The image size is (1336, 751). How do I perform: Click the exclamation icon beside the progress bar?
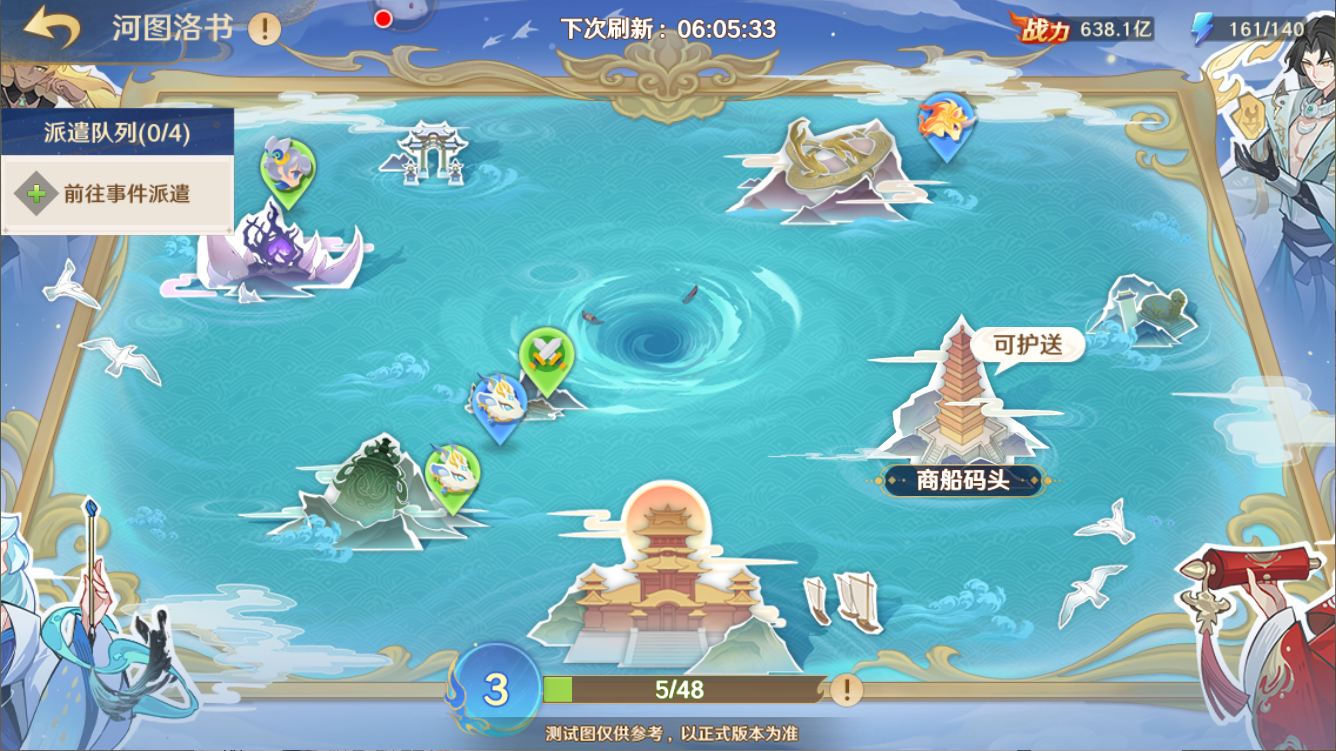point(845,687)
